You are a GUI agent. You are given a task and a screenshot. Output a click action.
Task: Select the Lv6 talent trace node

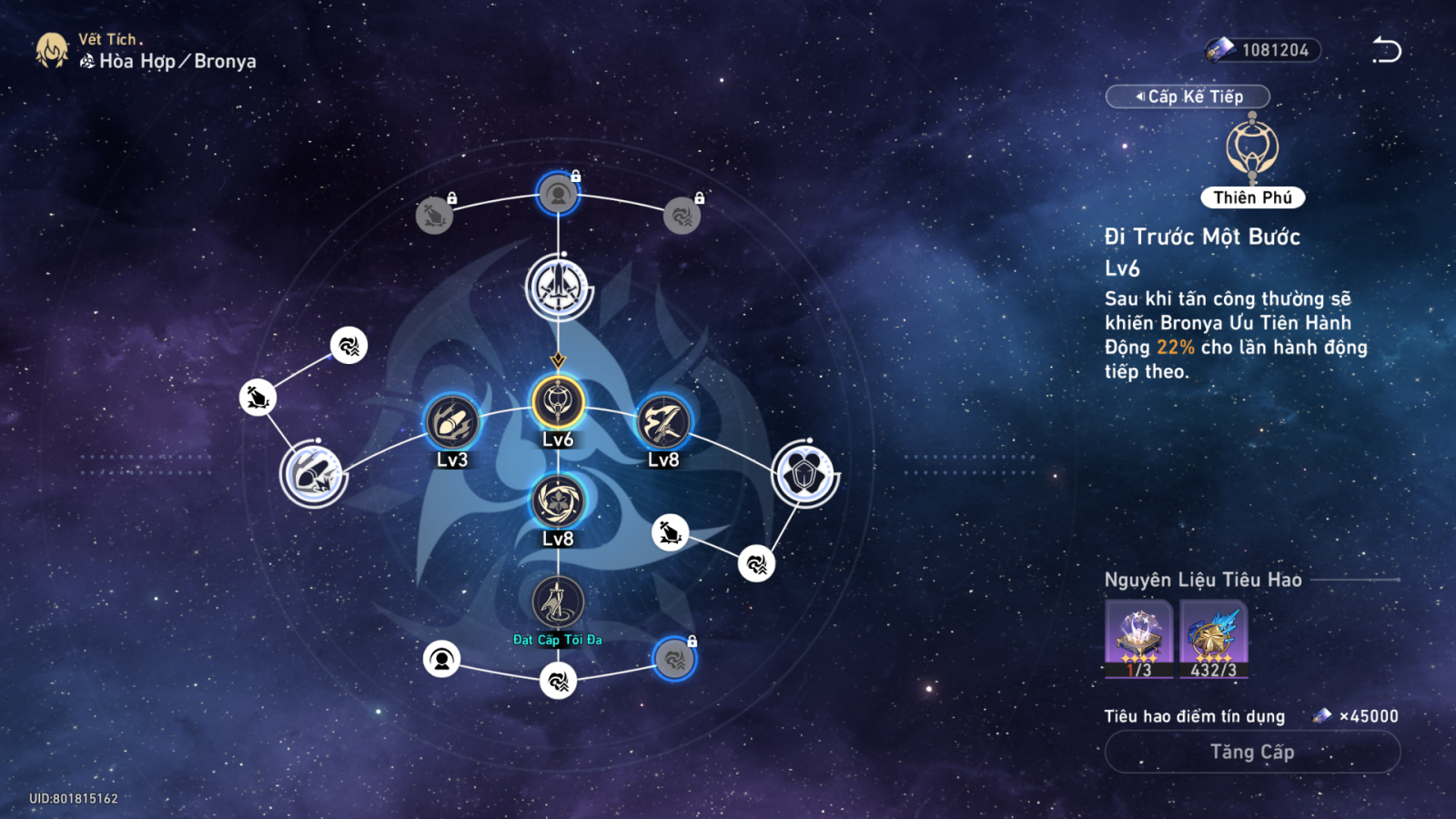(558, 402)
